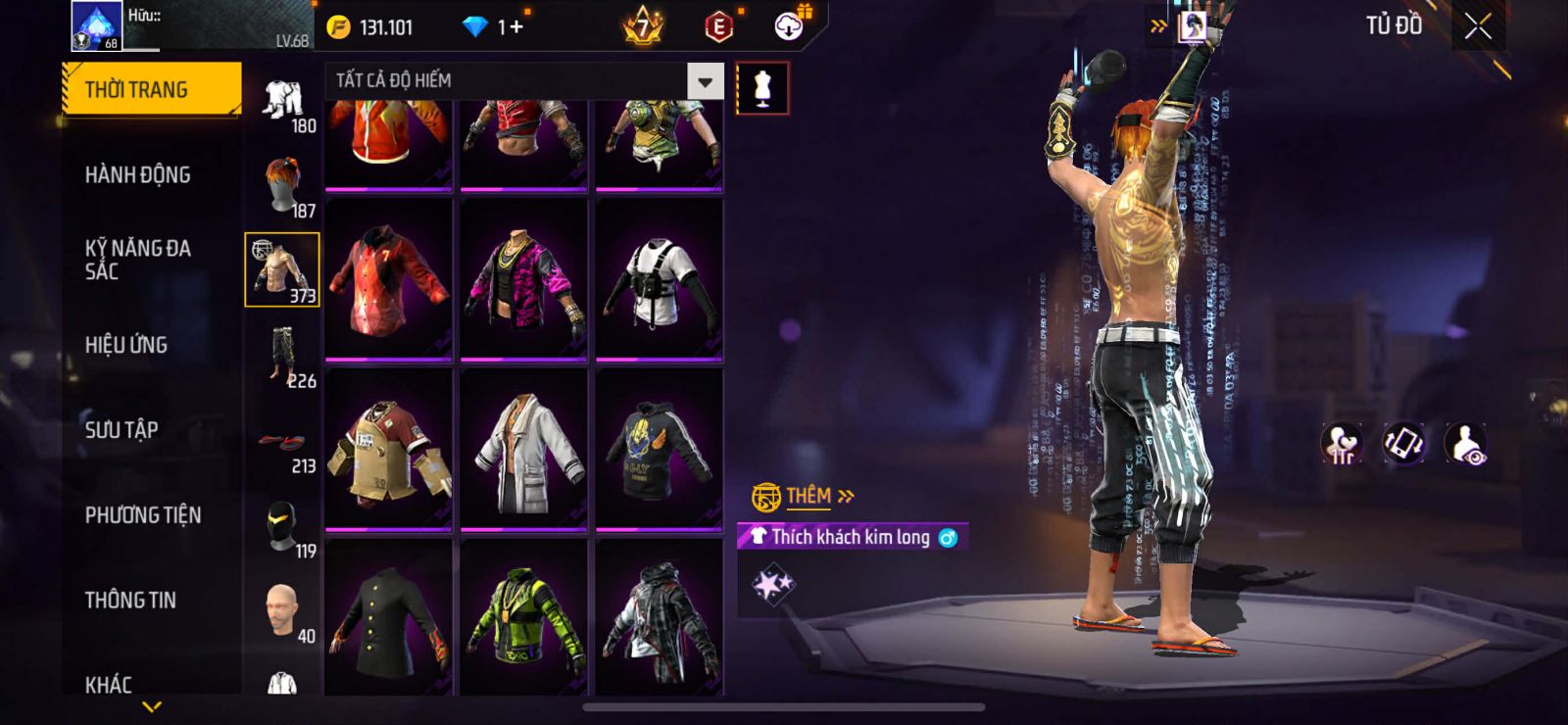Choose the pants category with 226 items
The width and height of the screenshot is (1568, 725).
(282, 357)
